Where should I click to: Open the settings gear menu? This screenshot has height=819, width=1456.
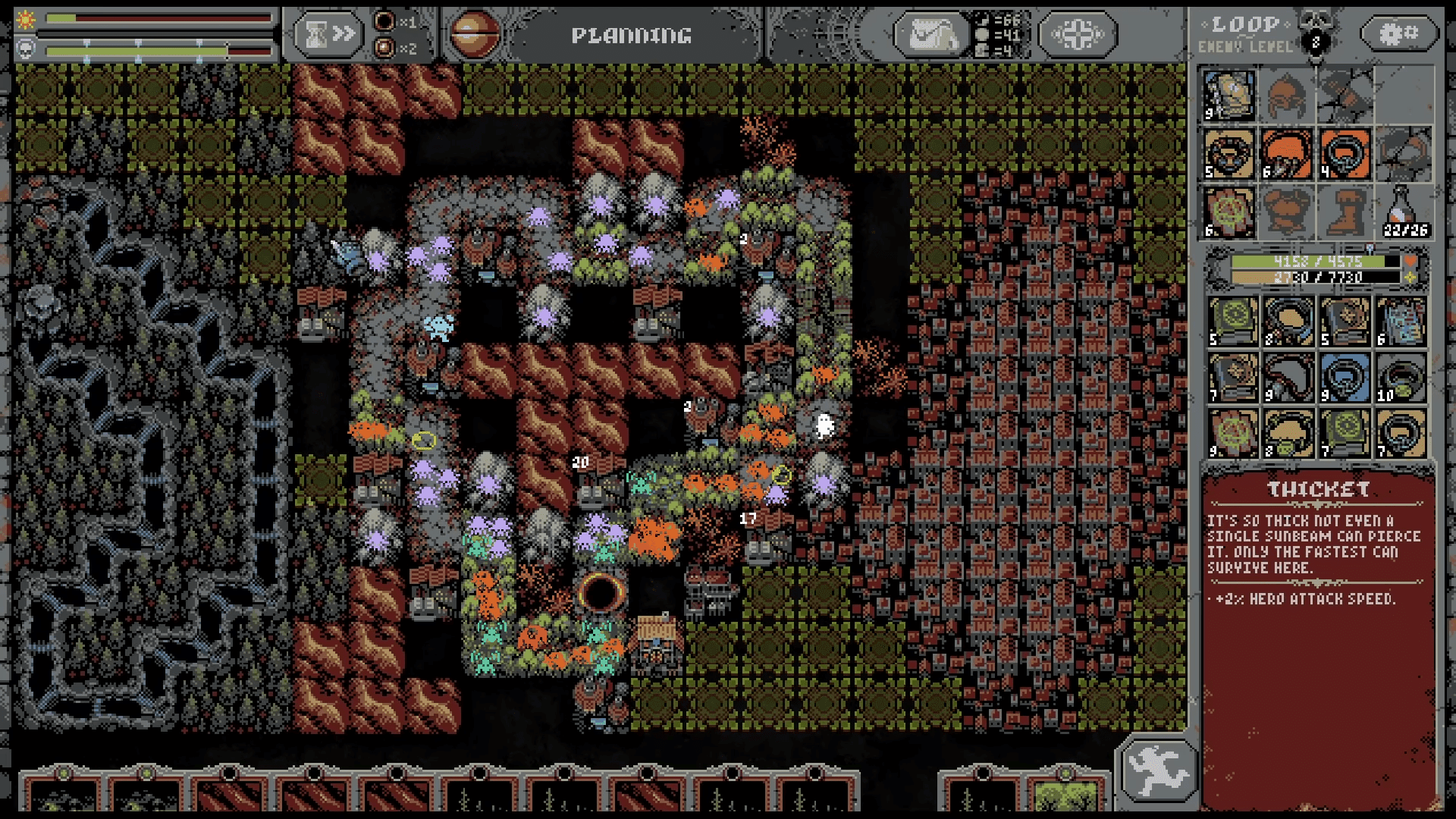(1400, 33)
